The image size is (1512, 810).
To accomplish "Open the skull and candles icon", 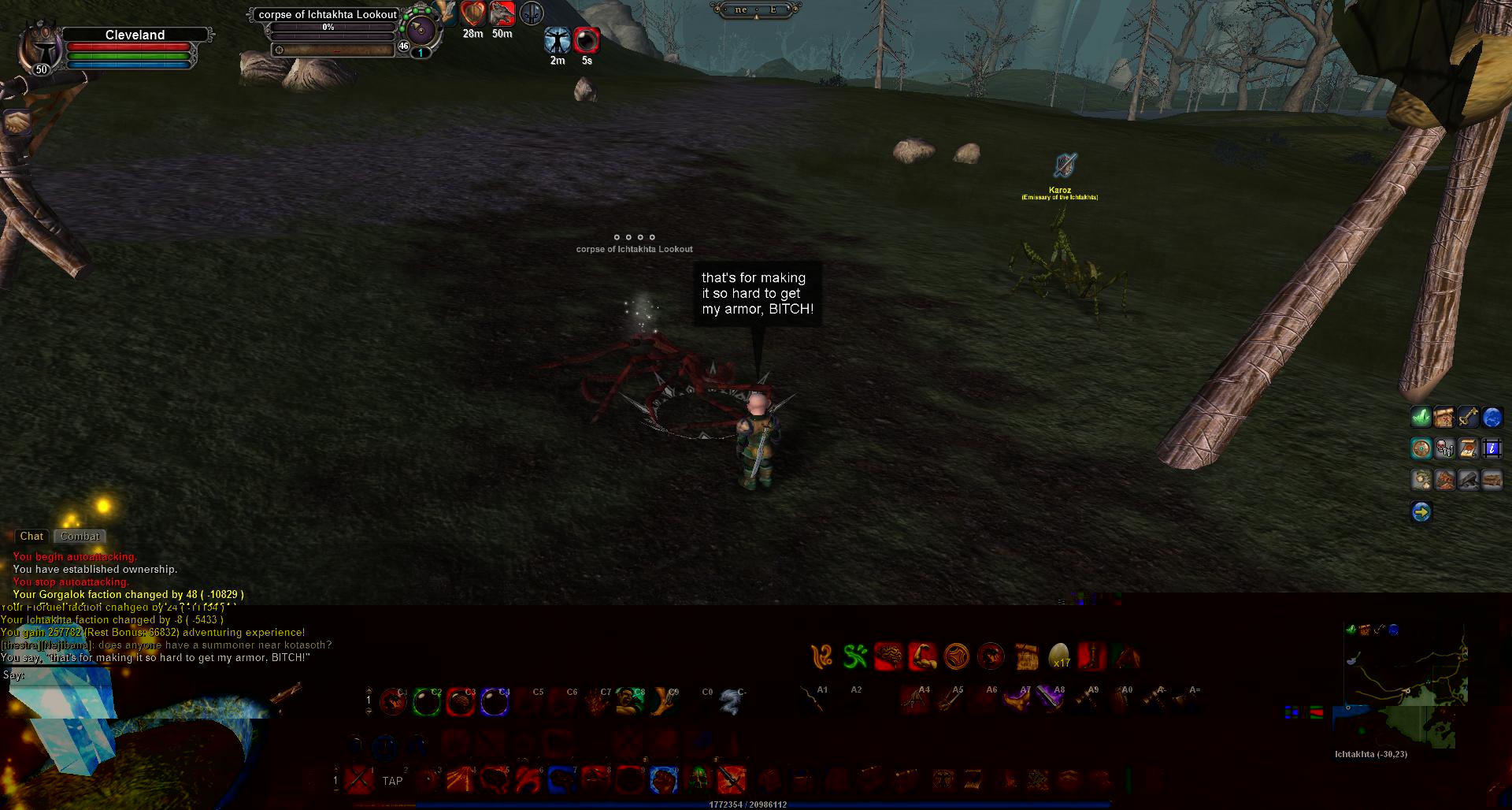I will pos(1444,449).
